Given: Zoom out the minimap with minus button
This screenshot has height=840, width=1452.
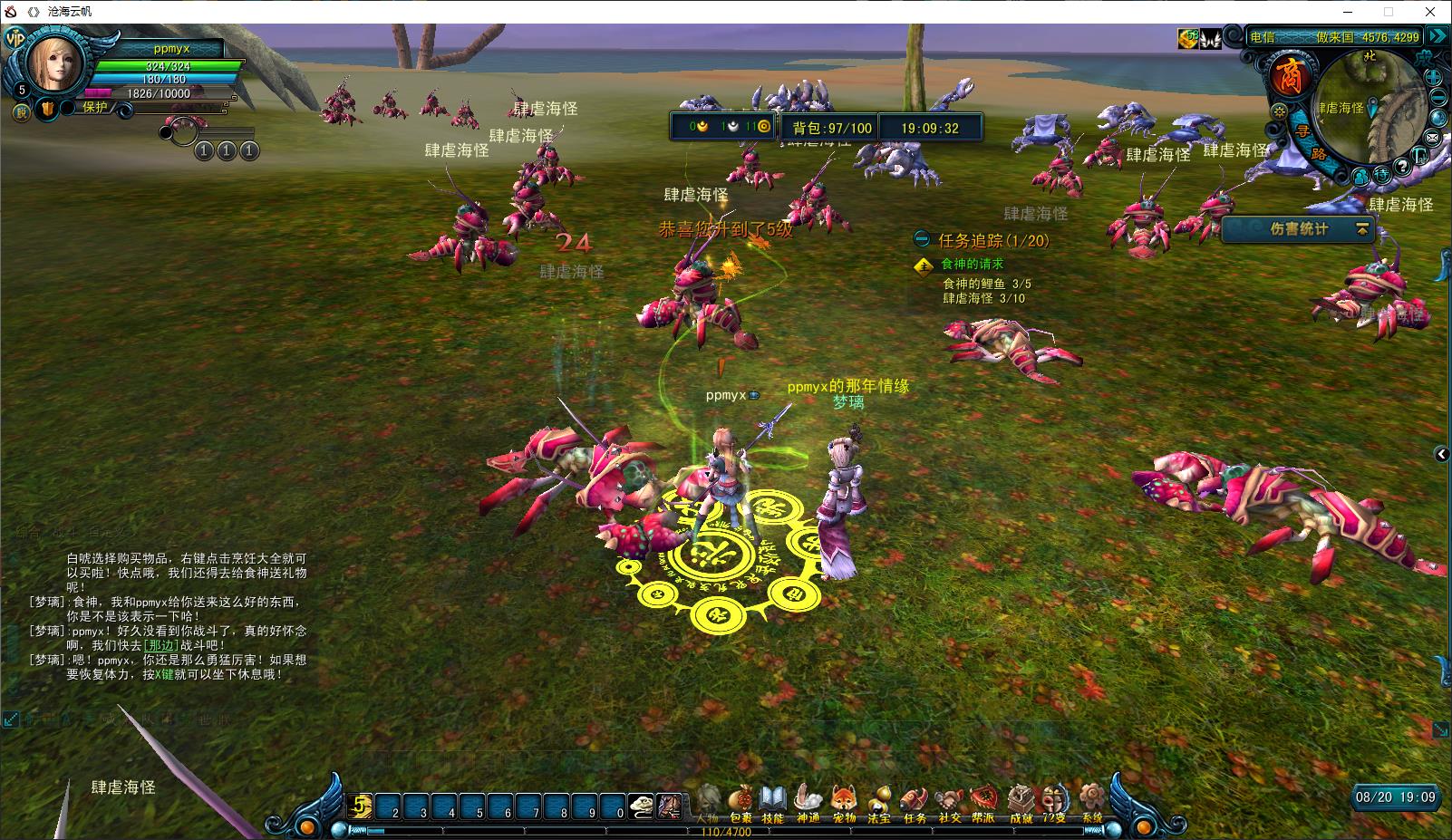Looking at the screenshot, I should [x=1438, y=98].
